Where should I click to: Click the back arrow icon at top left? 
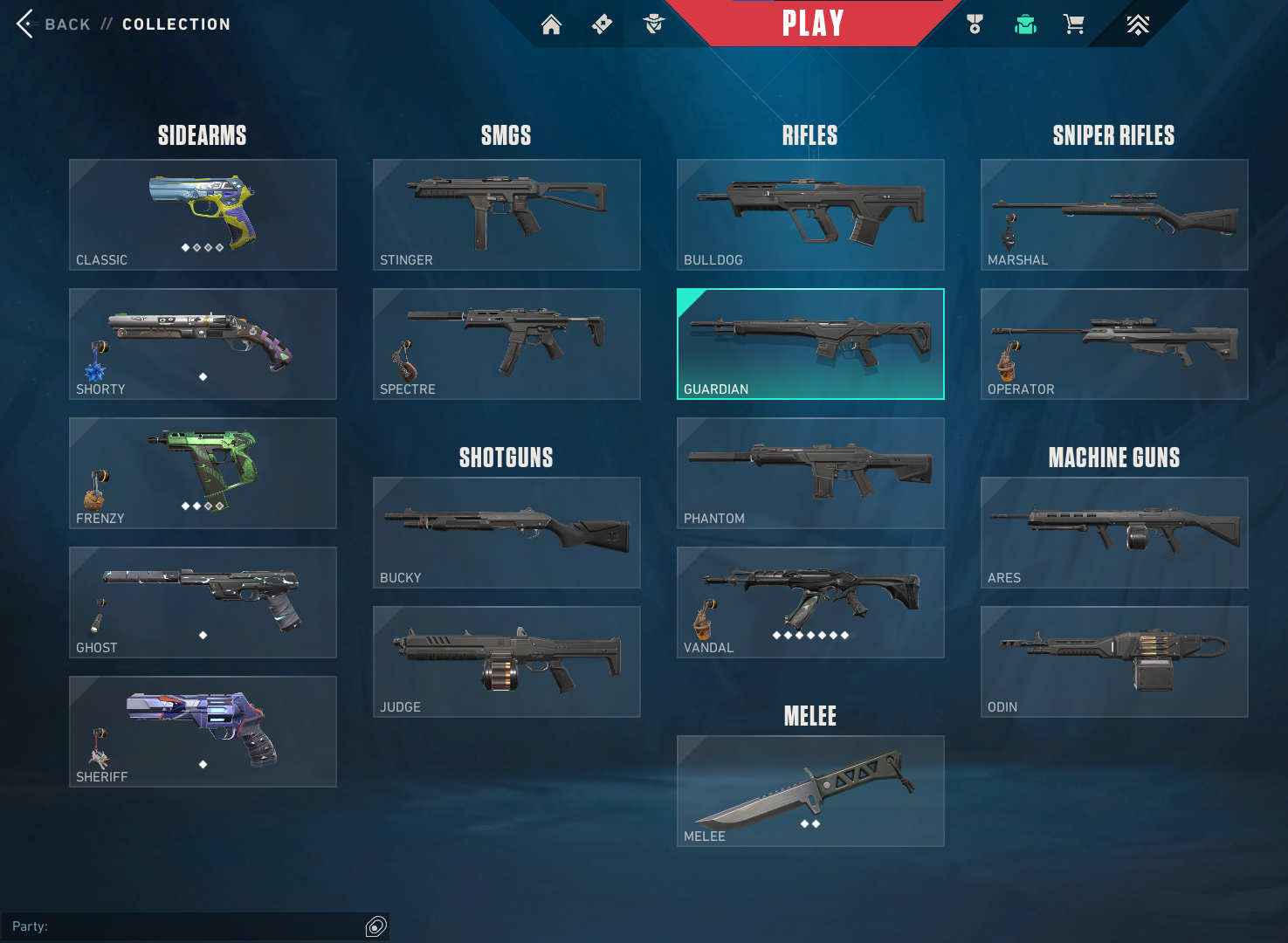point(24,24)
